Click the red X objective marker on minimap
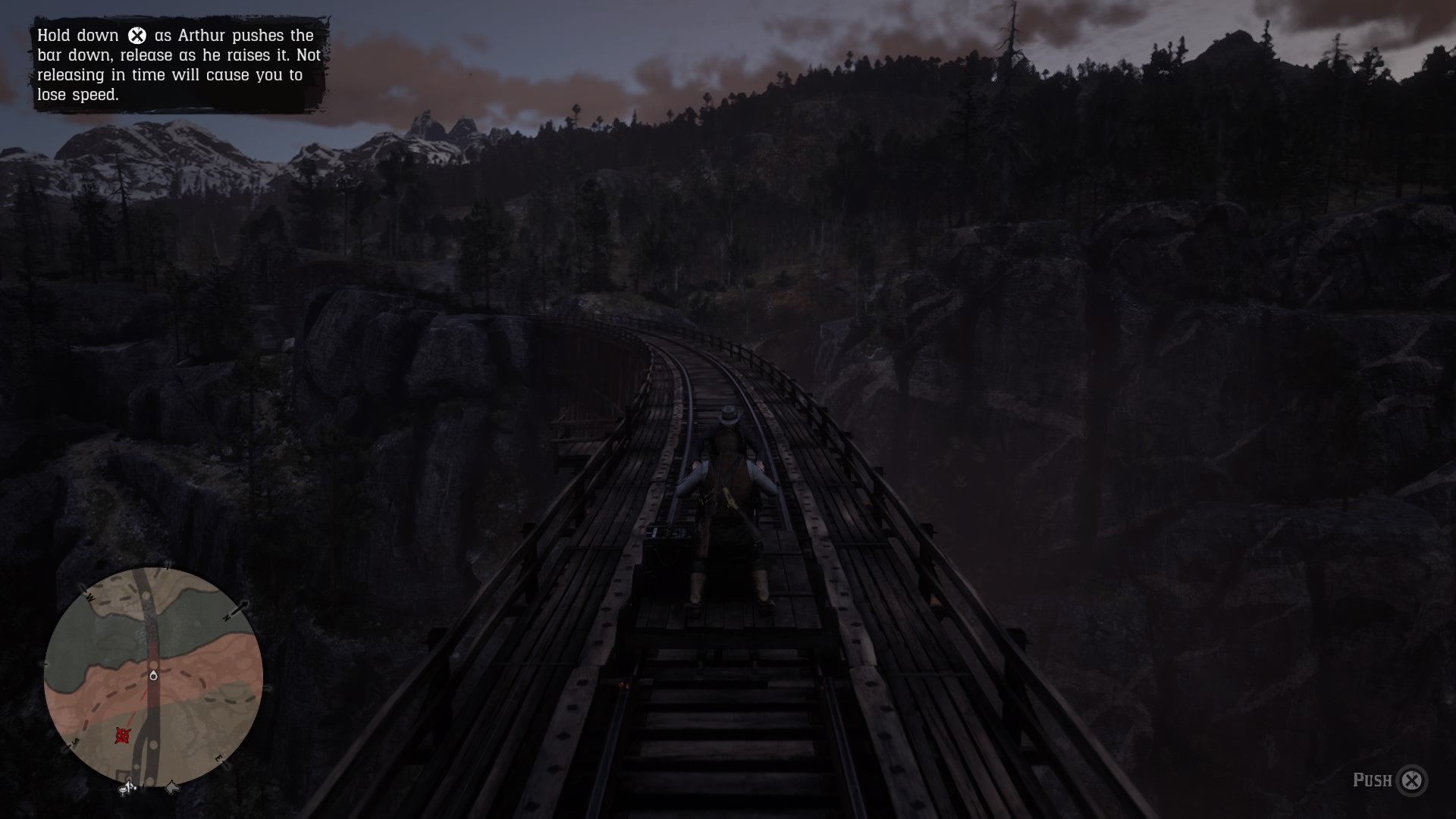Screen dimensions: 1456x819 pos(123,736)
